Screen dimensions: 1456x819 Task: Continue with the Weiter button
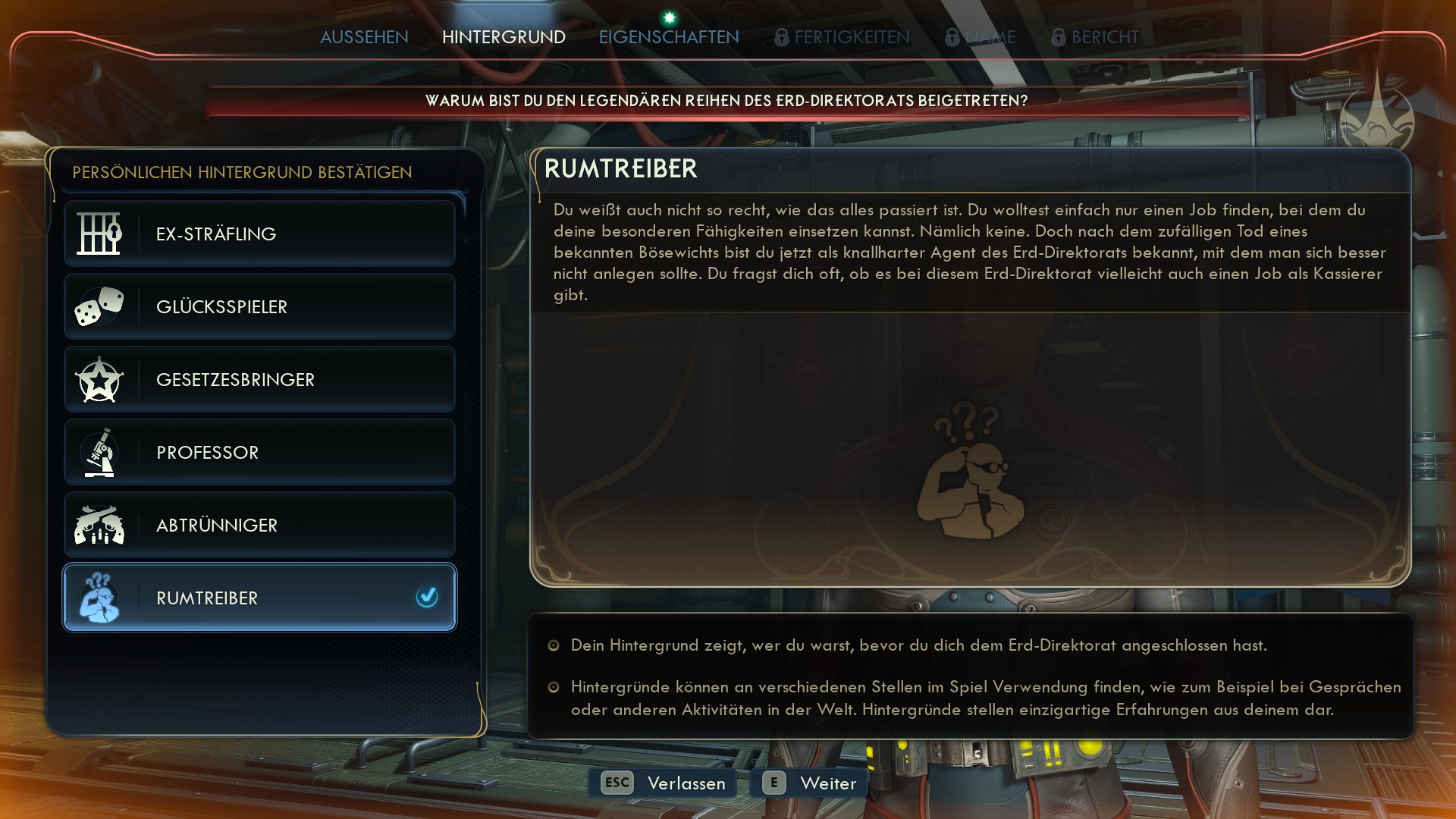(x=809, y=783)
